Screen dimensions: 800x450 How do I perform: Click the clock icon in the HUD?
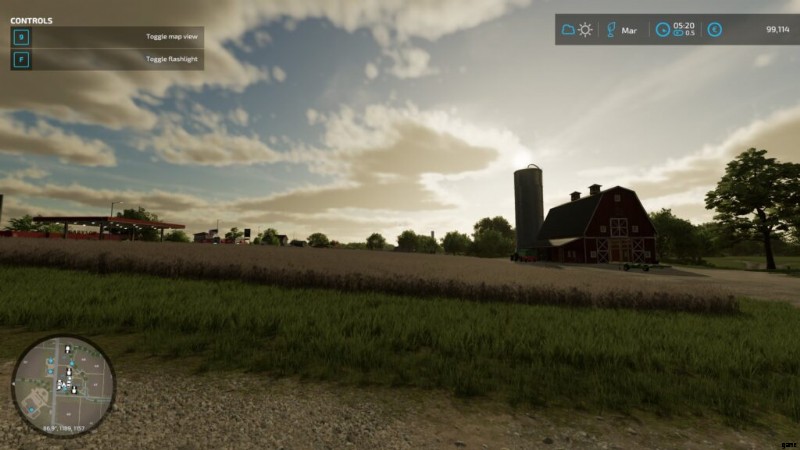[x=662, y=30]
